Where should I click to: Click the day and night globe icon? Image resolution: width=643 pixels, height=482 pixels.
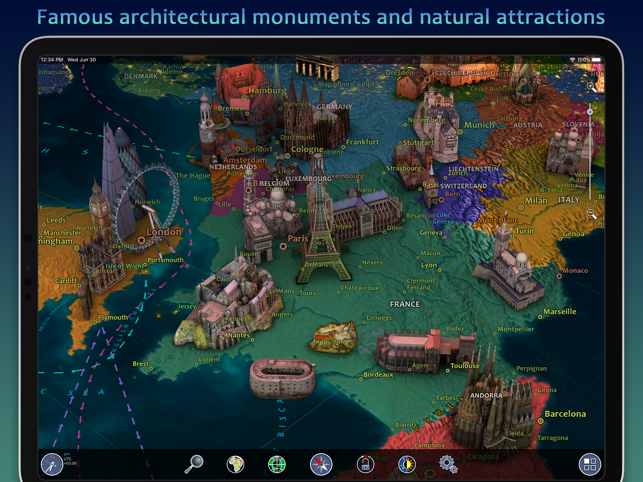(406, 464)
